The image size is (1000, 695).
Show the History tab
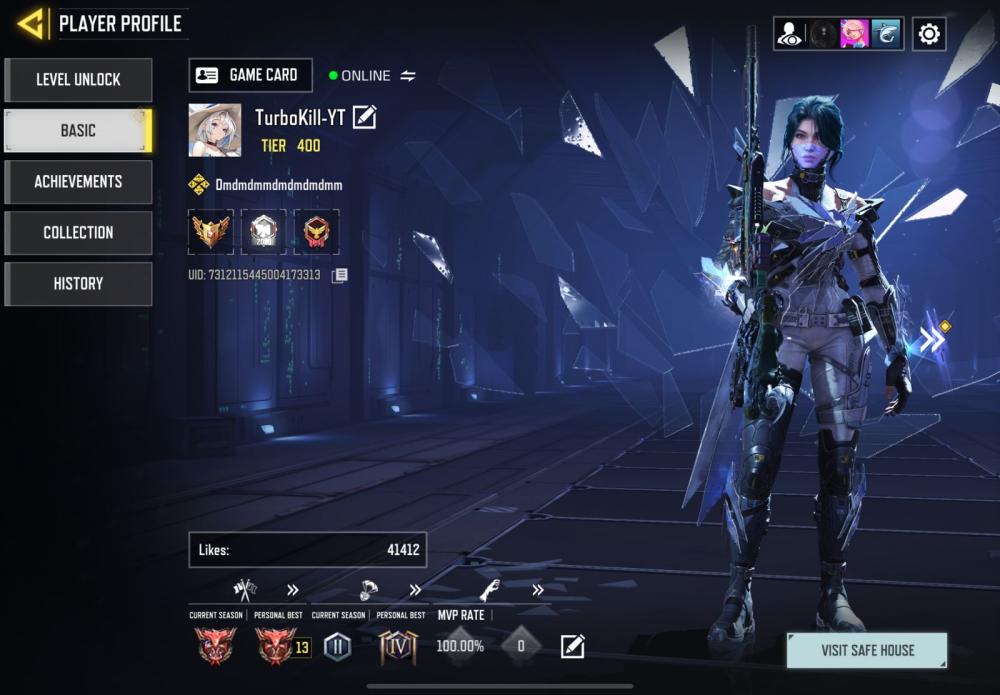pyautogui.click(x=78, y=284)
